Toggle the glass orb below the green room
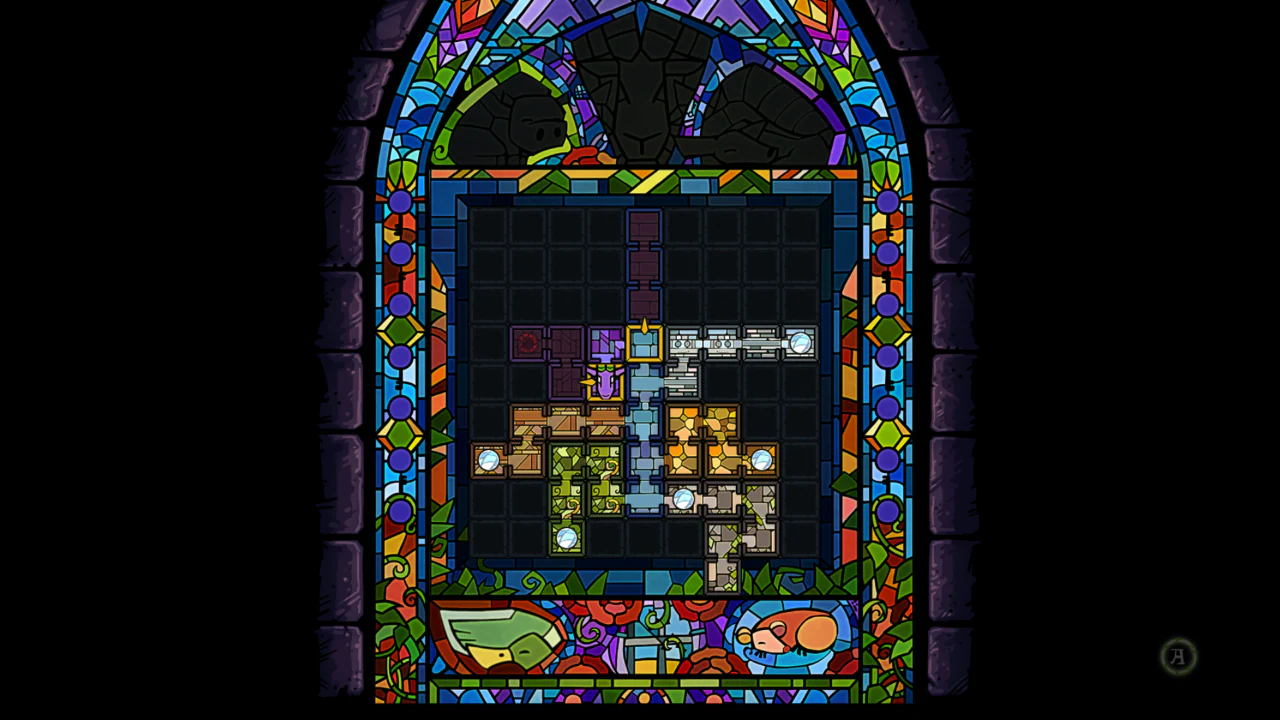This screenshot has width=1280, height=720. click(x=567, y=538)
